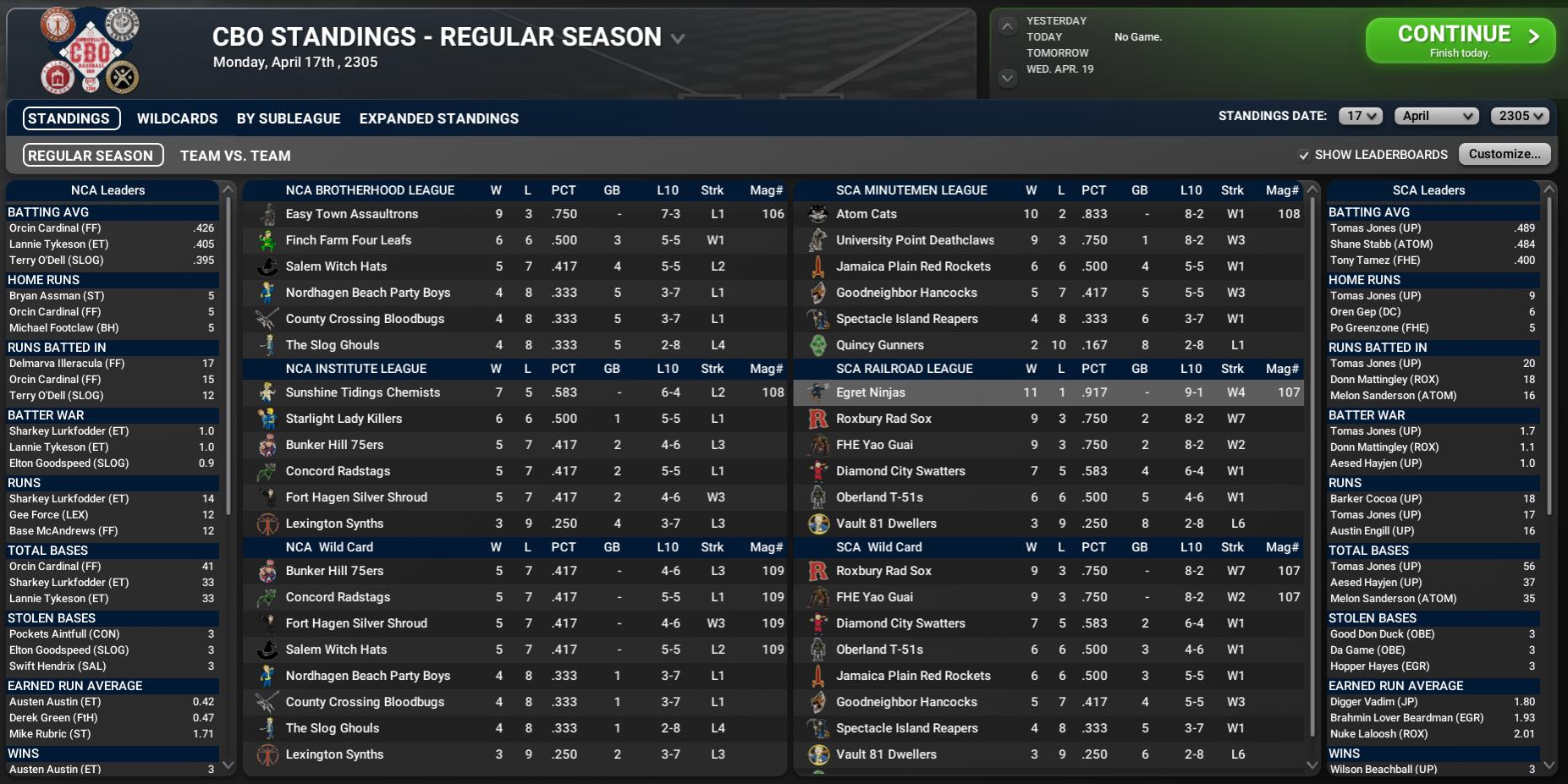
Task: Open Quincy Gunners team page
Action: coord(879,345)
